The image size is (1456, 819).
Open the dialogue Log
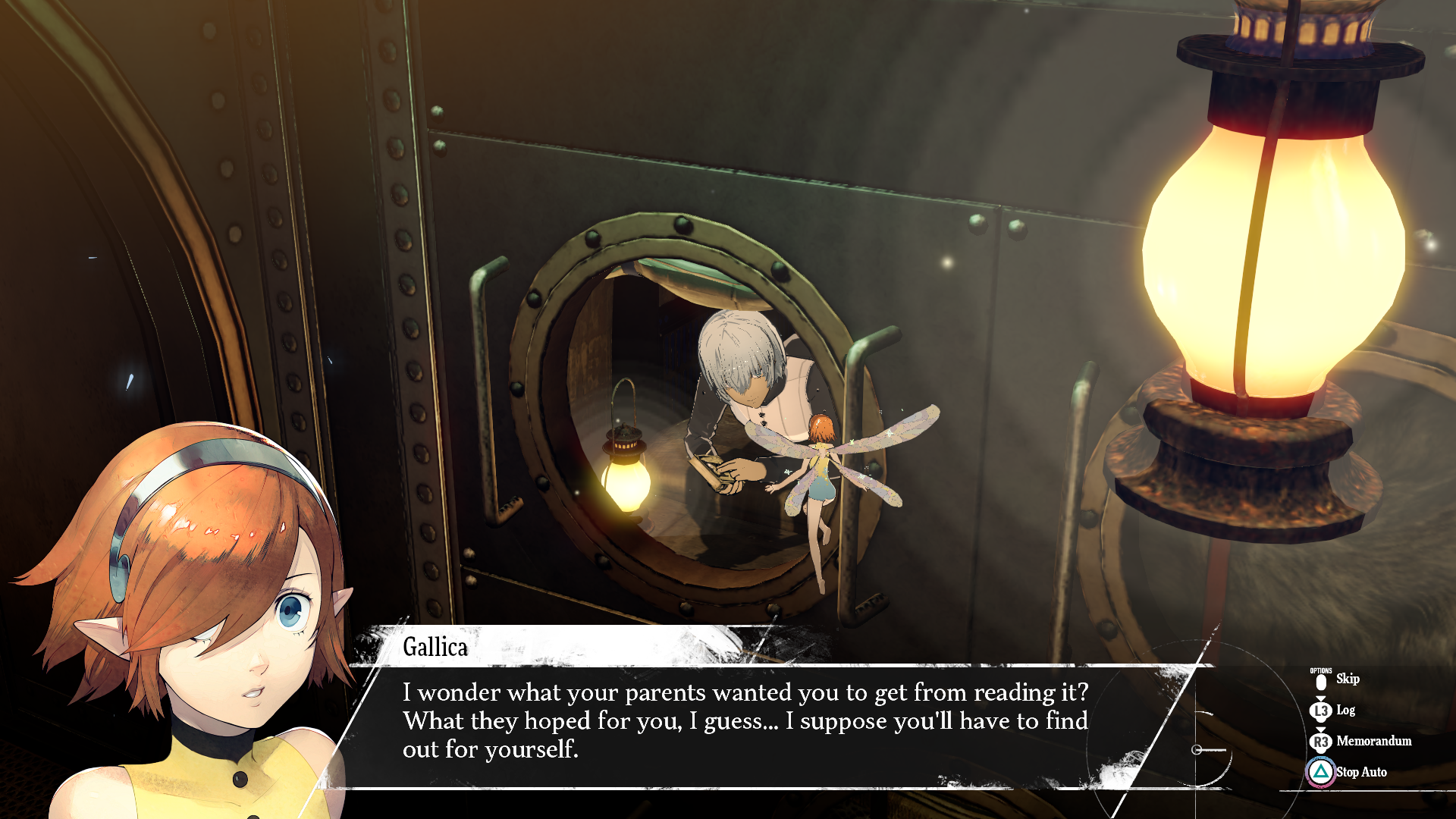pyautogui.click(x=1345, y=711)
